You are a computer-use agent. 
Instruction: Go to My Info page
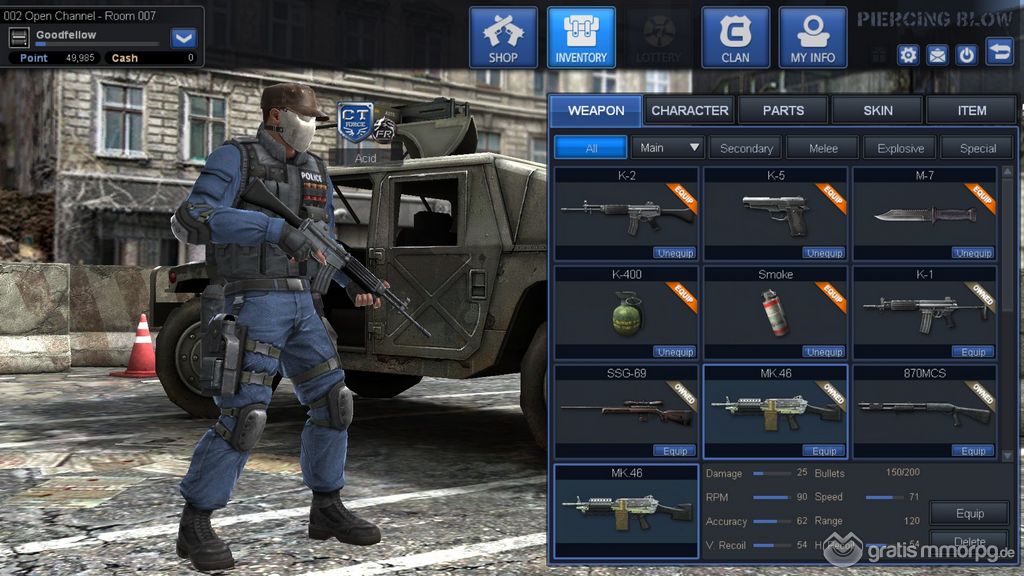812,38
